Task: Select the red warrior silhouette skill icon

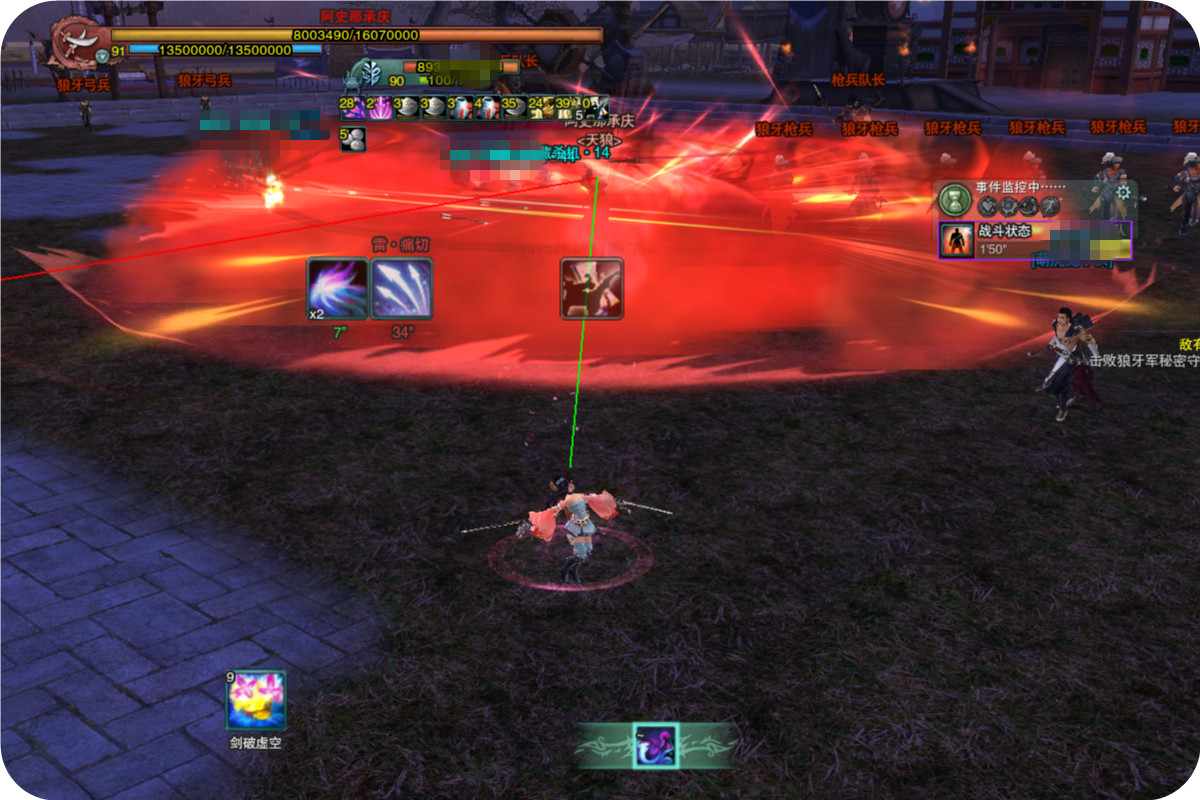Action: (592, 288)
